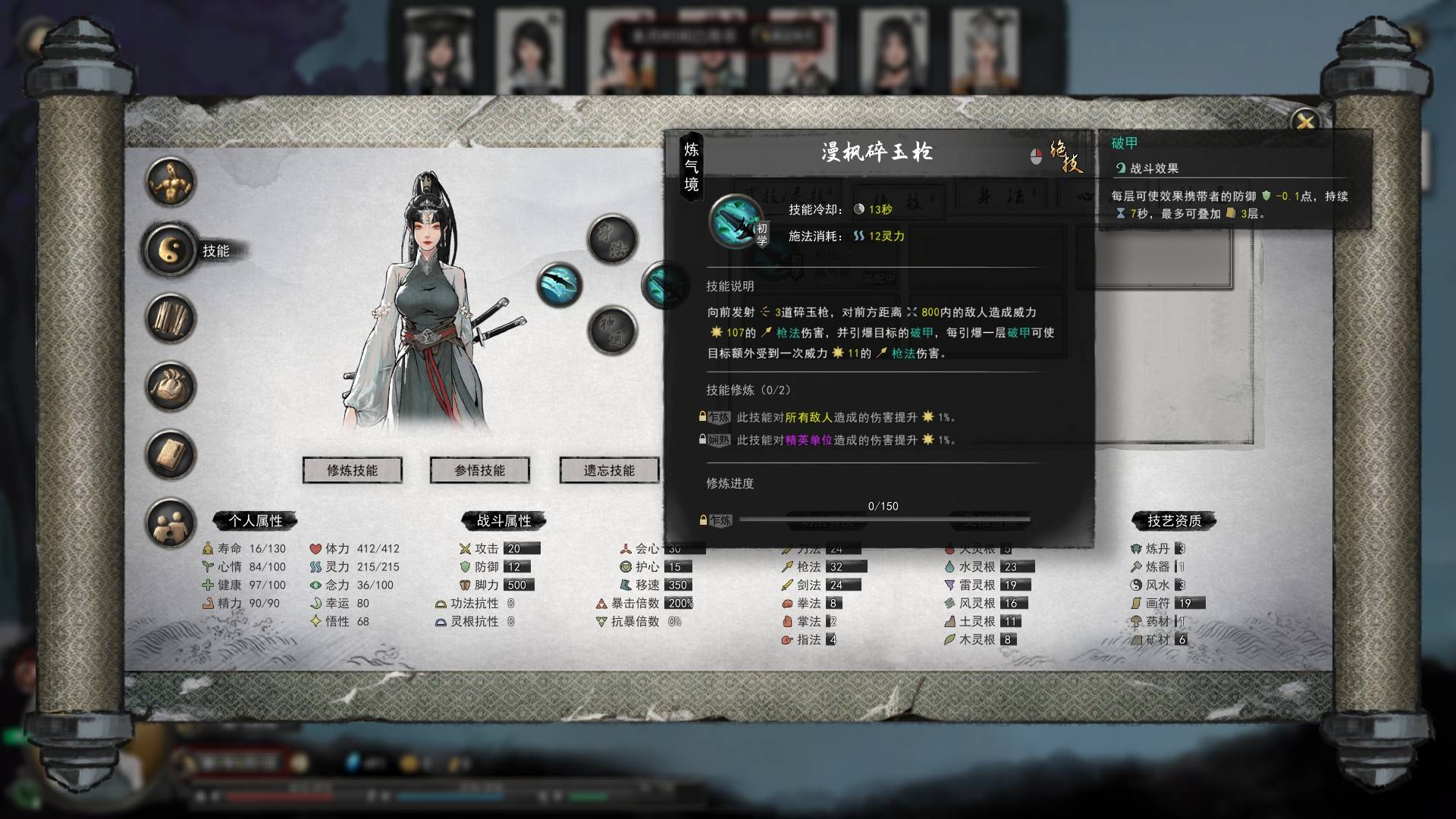This screenshot has height=819, width=1456.
Task: Close the character scroll window
Action: [1305, 121]
